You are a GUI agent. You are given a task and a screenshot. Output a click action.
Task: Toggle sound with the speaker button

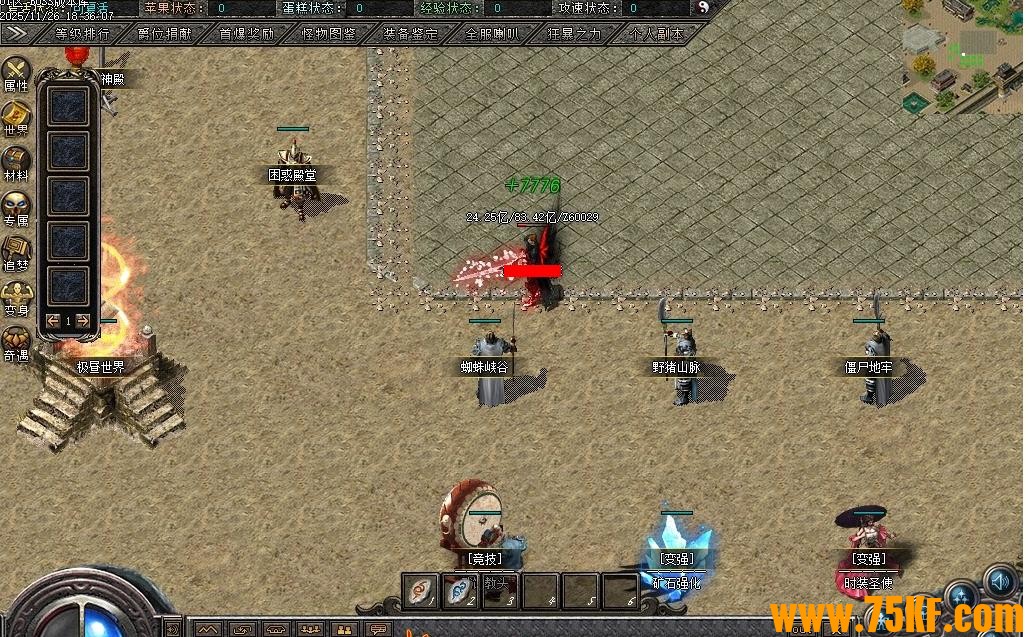1000,581
